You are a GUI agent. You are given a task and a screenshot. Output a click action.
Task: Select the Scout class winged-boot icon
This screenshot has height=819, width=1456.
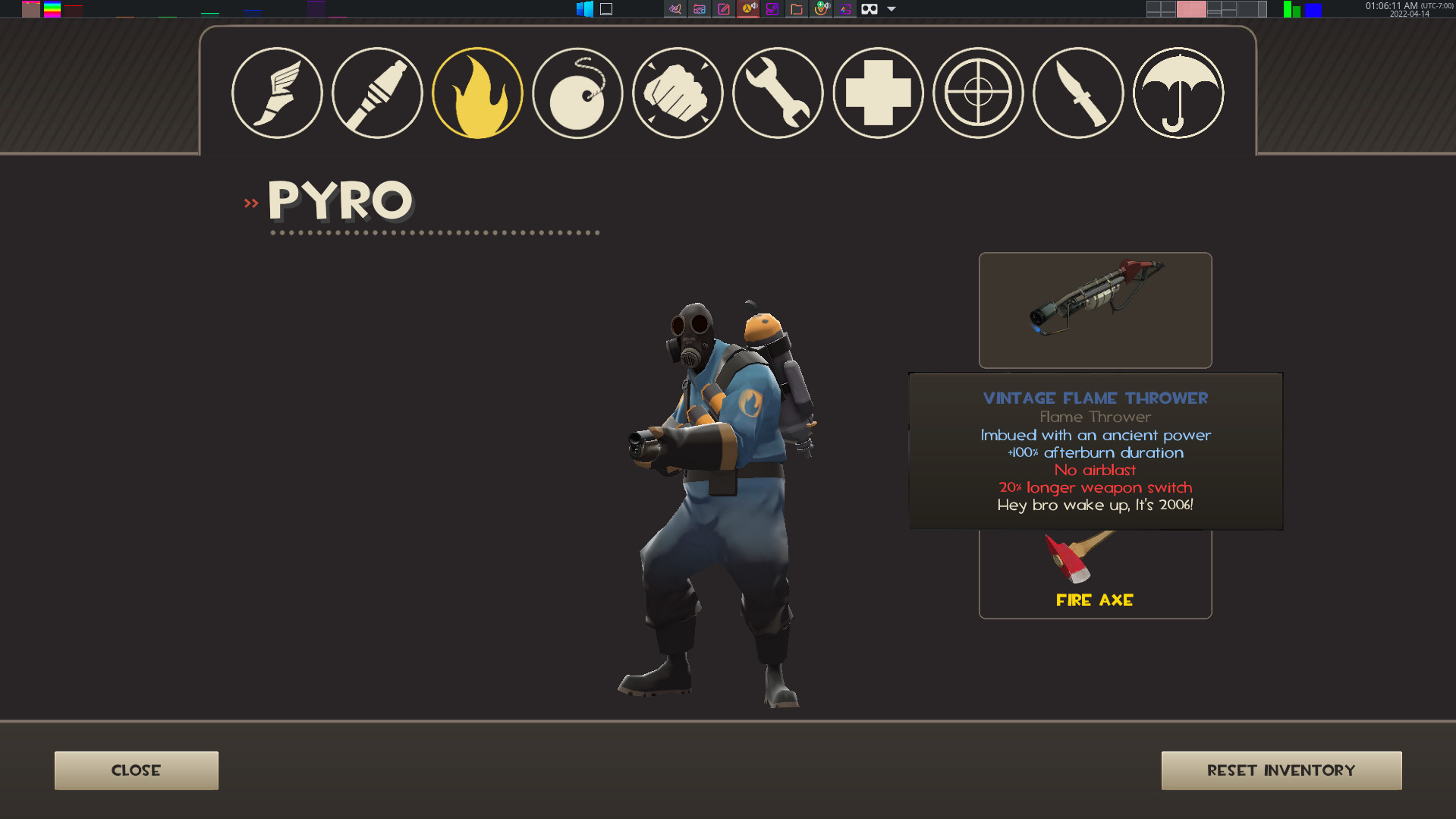276,92
